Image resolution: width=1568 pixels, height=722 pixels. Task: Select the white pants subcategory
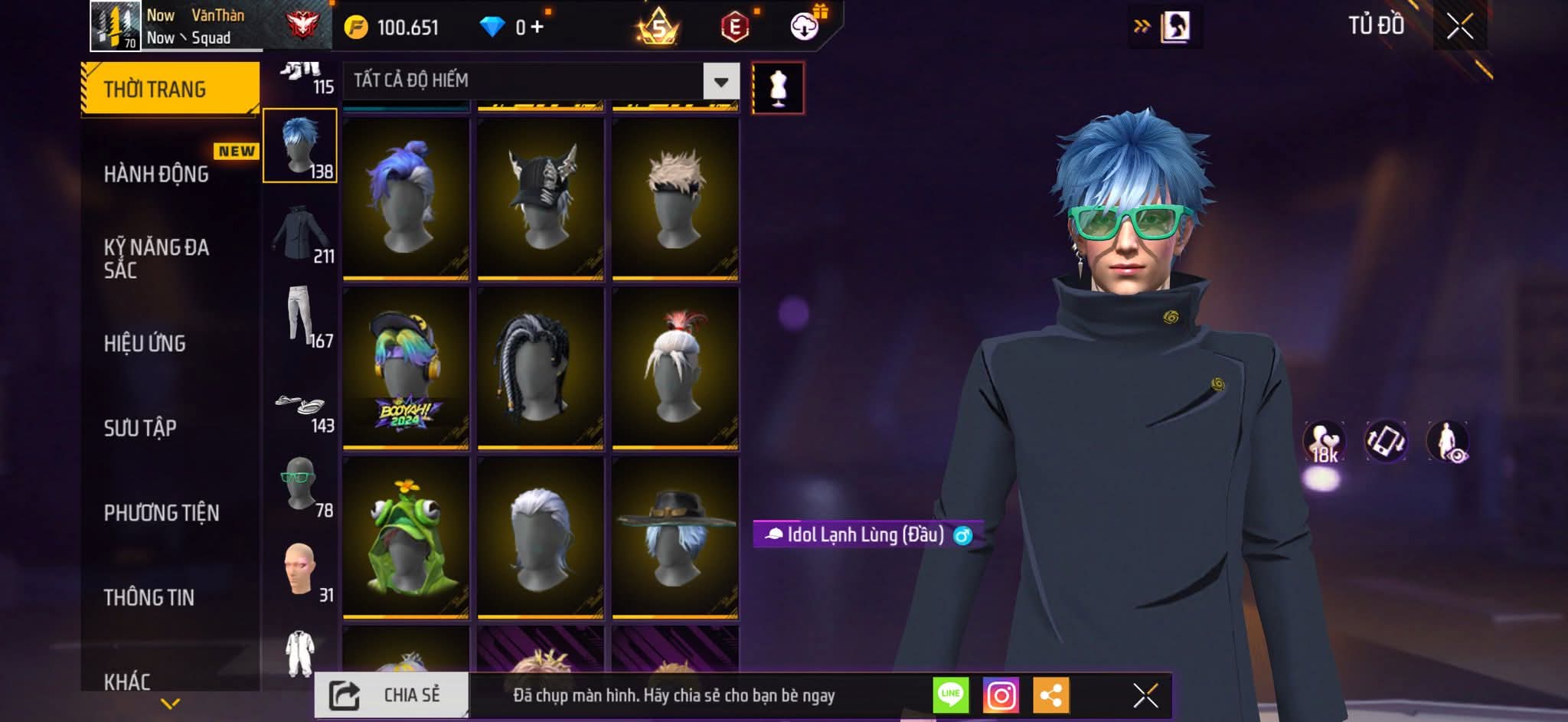(299, 315)
